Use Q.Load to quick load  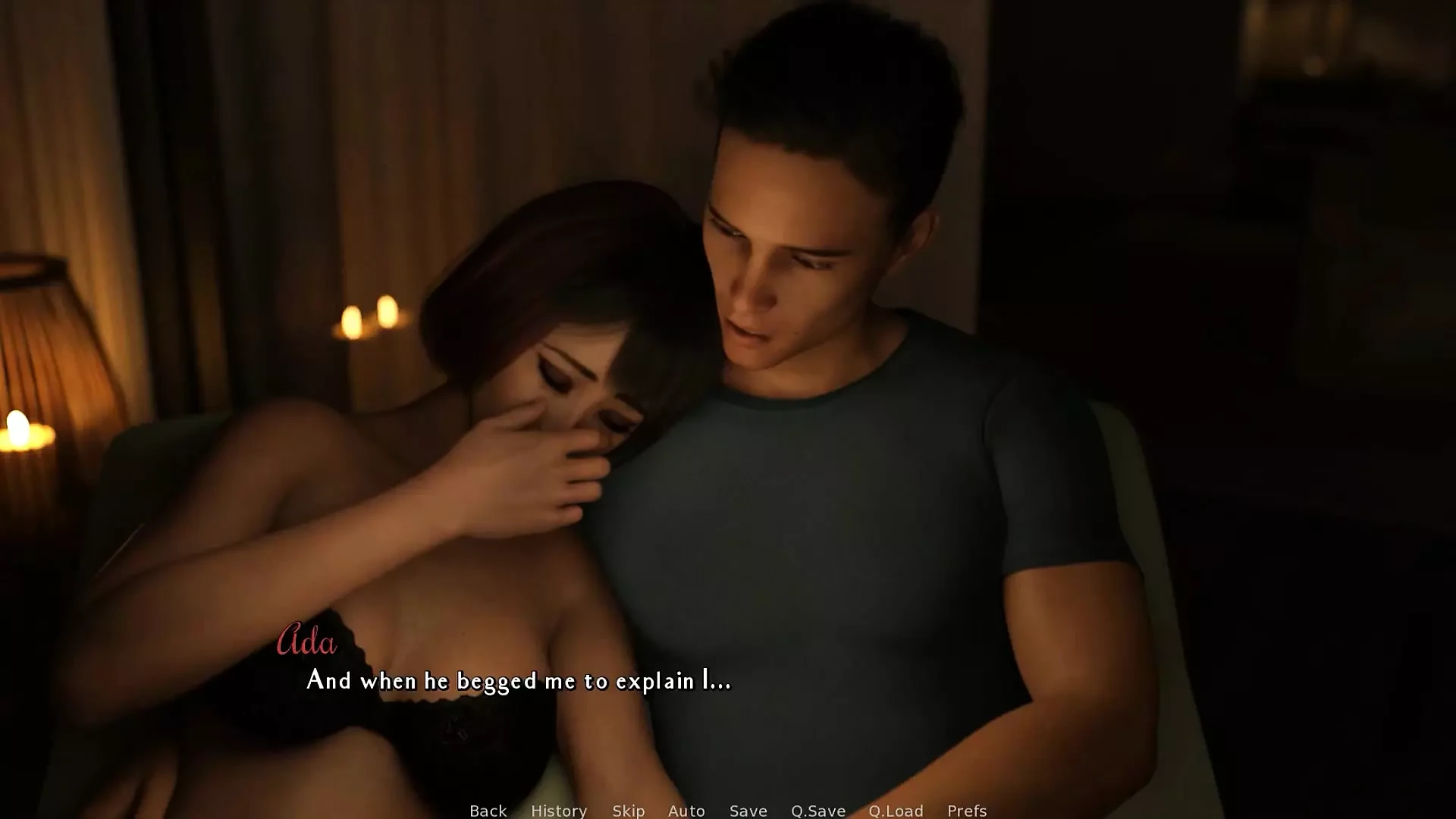coord(896,811)
